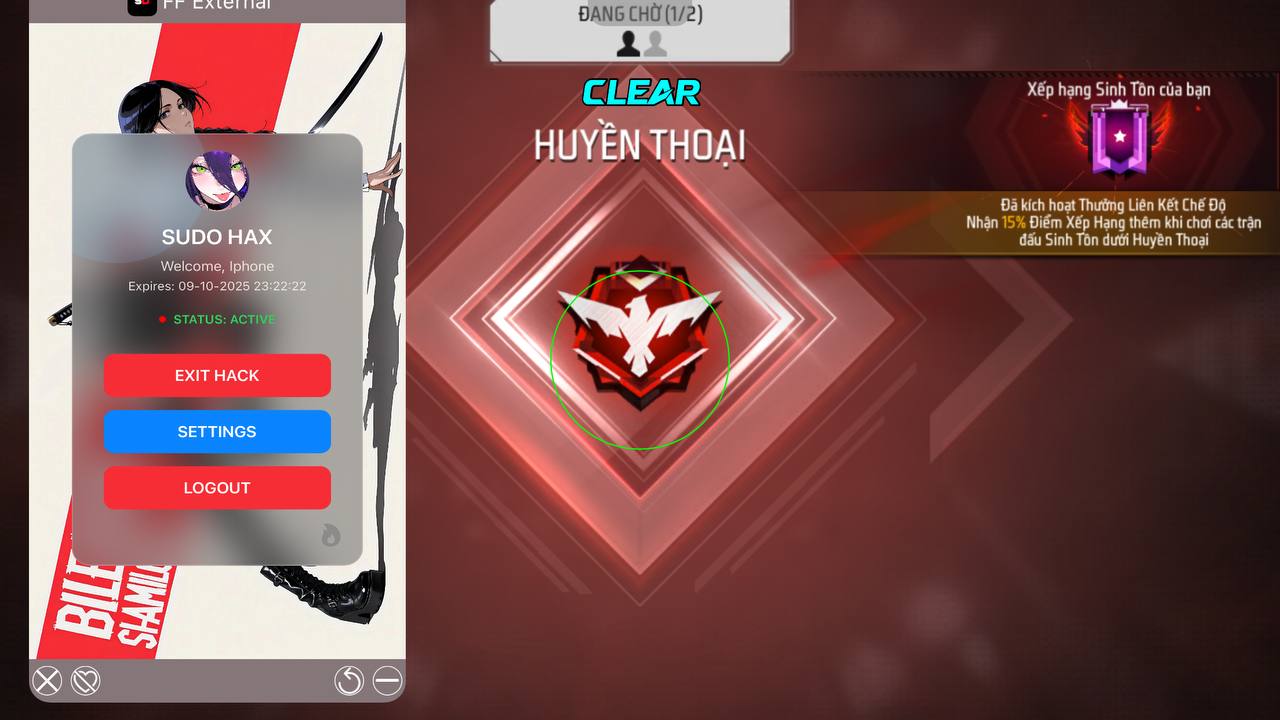This screenshot has height=720, width=1280.
Task: Toggle the crossed-out heart icon
Action: [86, 681]
